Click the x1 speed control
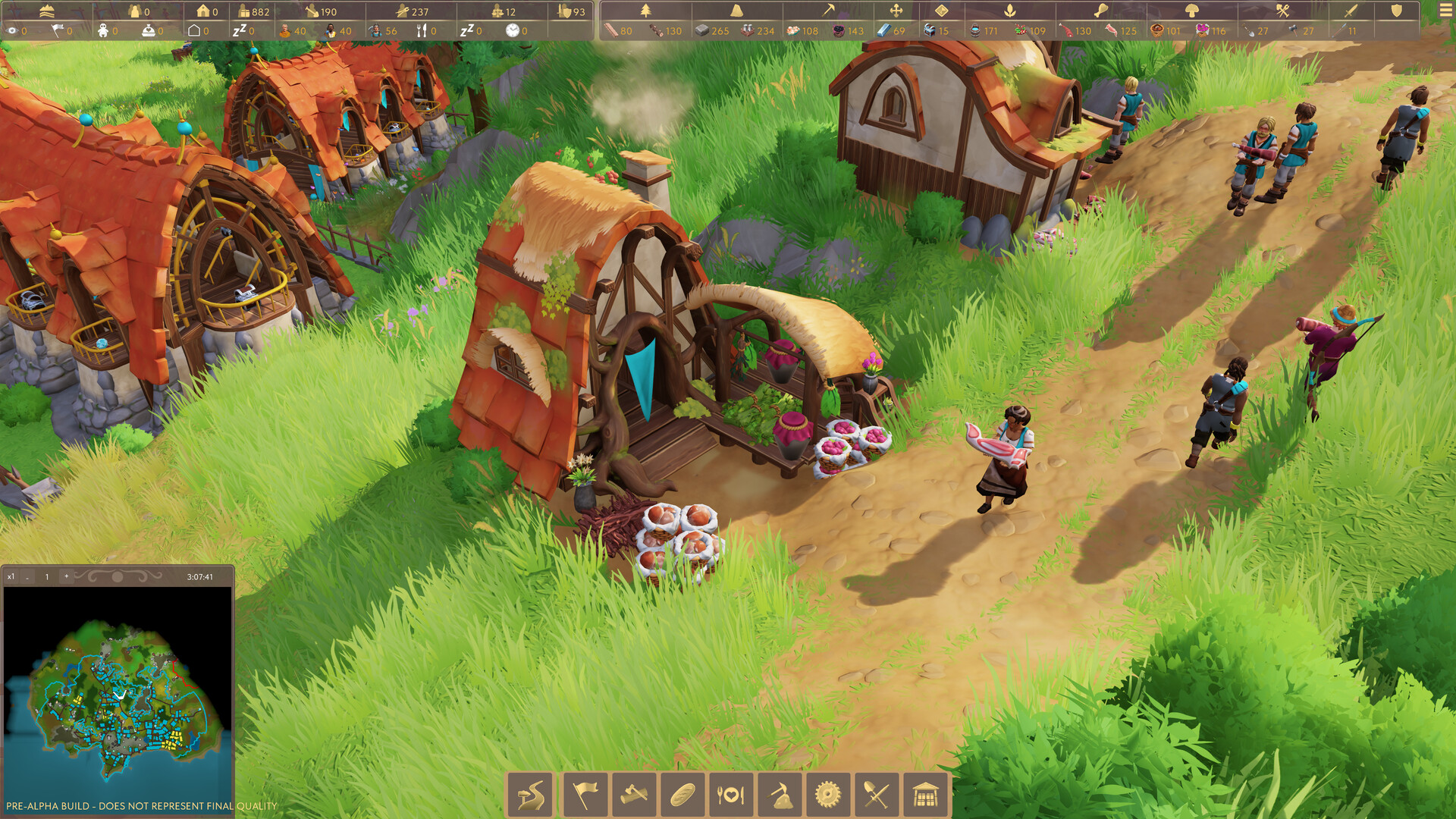This screenshot has width=1456, height=819. [x=11, y=576]
